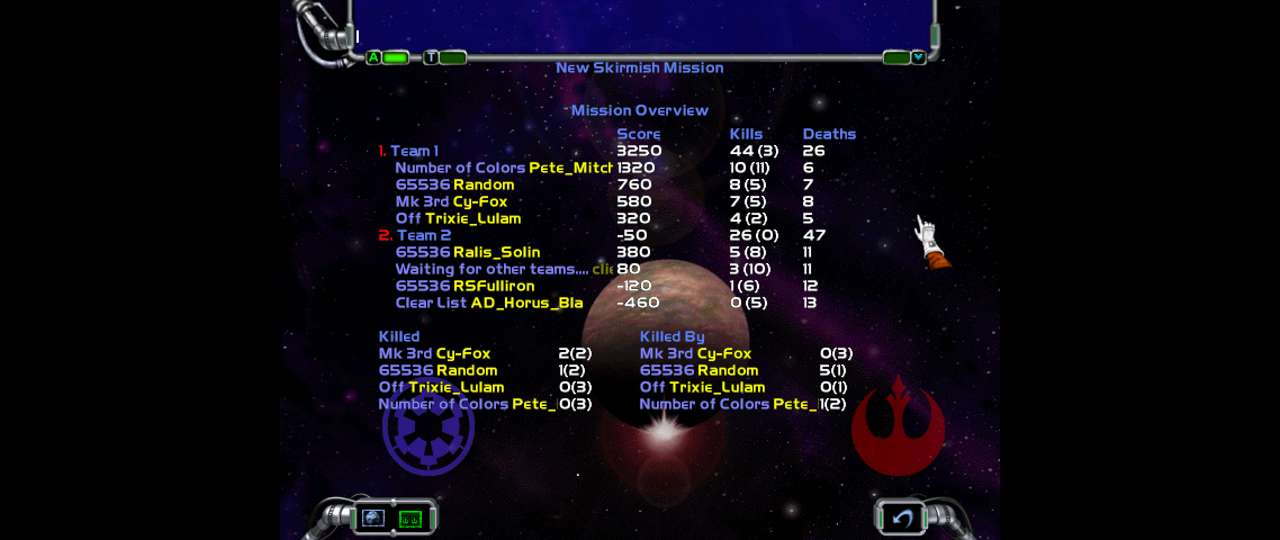Open the planet map view icon

click(374, 518)
